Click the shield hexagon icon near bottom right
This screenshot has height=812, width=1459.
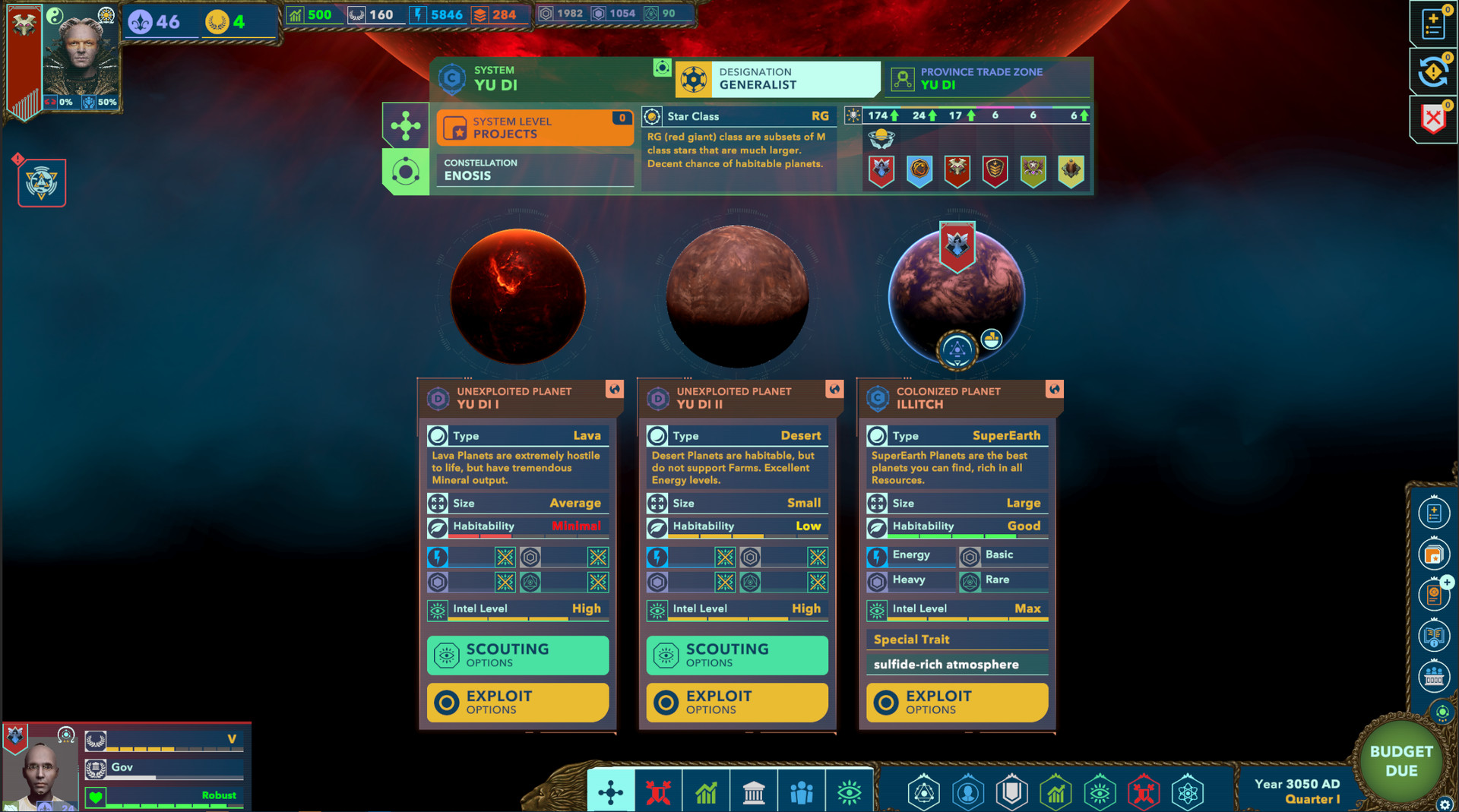coord(1011,792)
